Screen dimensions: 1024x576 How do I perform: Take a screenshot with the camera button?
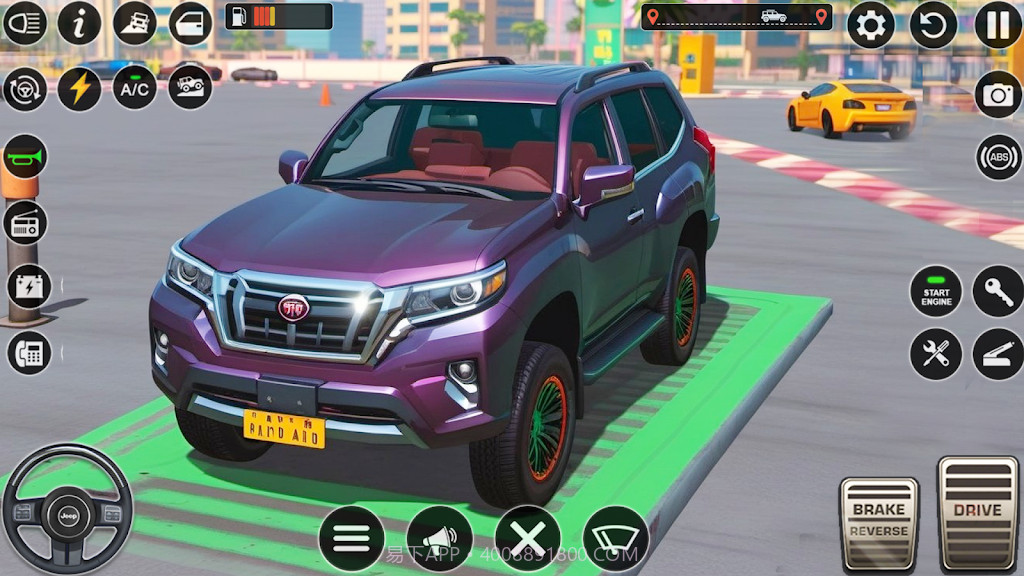[x=998, y=94]
